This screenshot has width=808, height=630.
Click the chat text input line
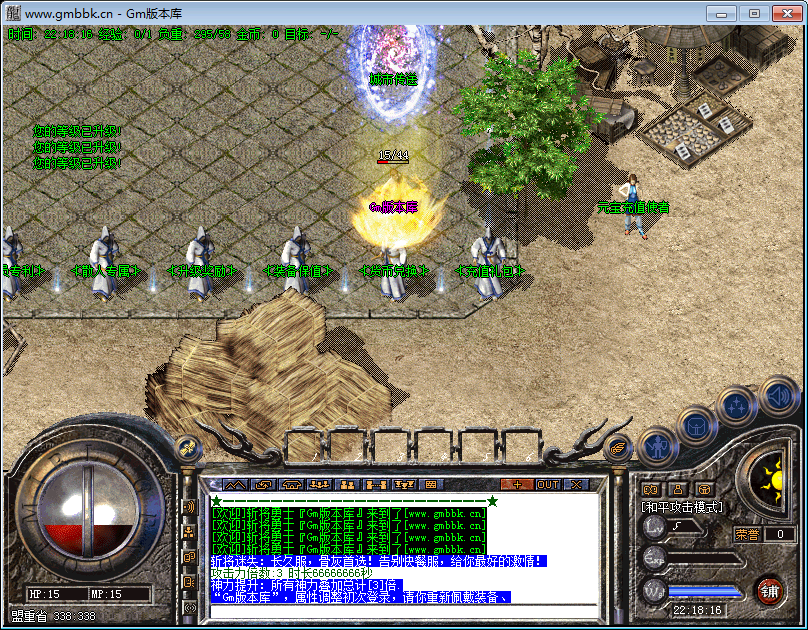point(400,610)
